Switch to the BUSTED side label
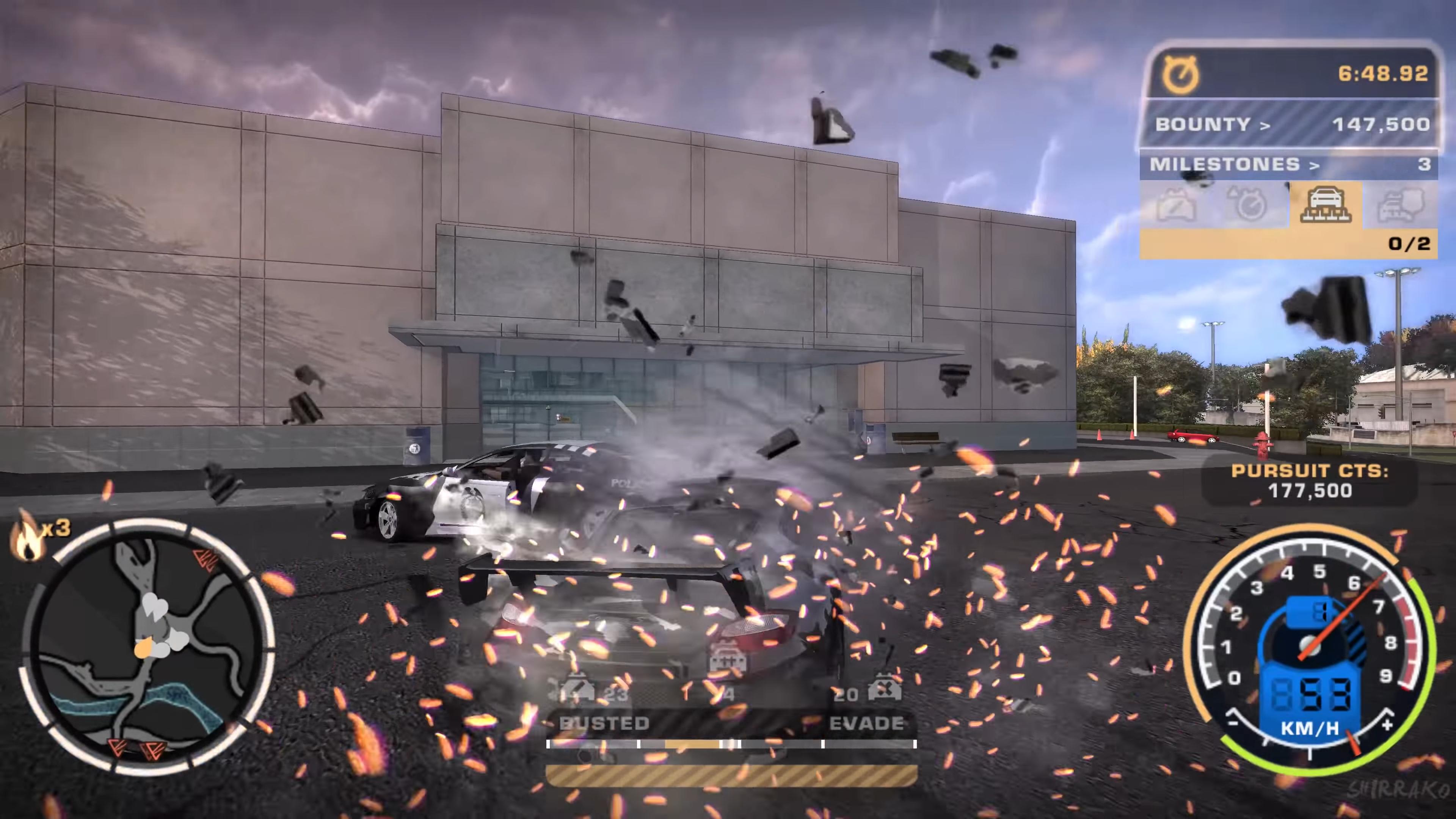 605,723
